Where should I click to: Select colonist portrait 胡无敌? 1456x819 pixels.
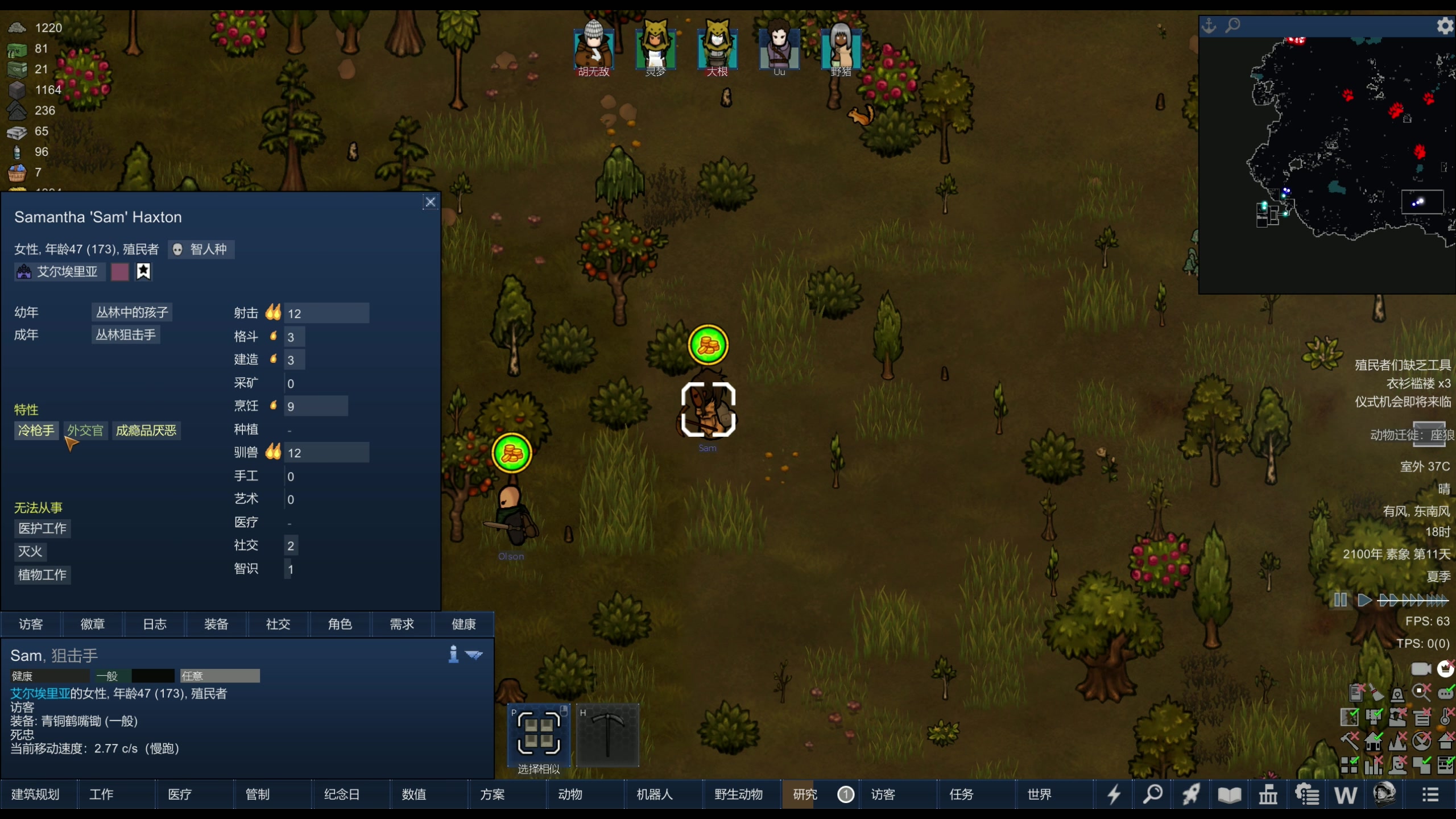click(593, 48)
